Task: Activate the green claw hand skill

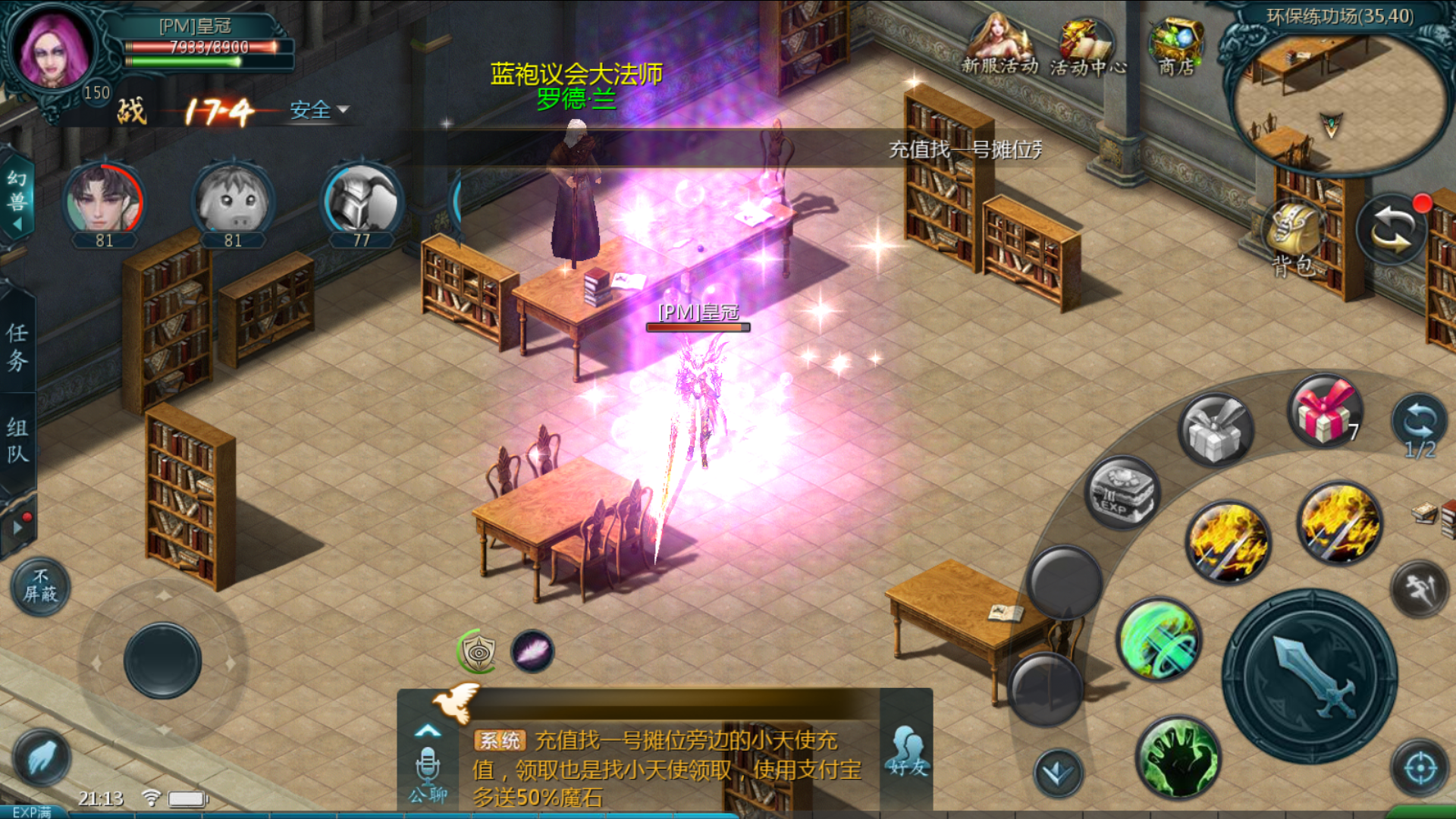Action: pos(1178,758)
